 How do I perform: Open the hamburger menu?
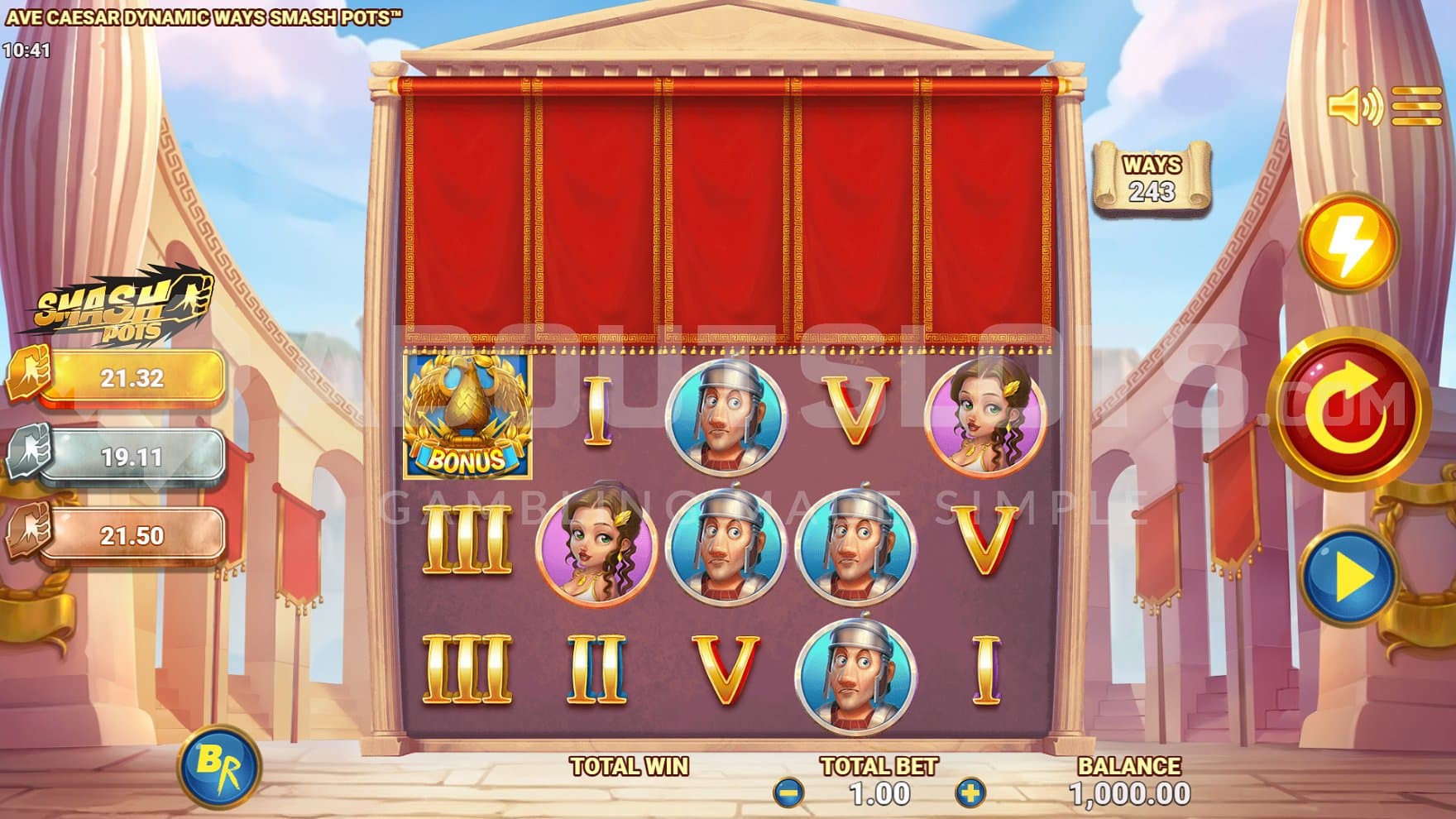pyautogui.click(x=1416, y=107)
